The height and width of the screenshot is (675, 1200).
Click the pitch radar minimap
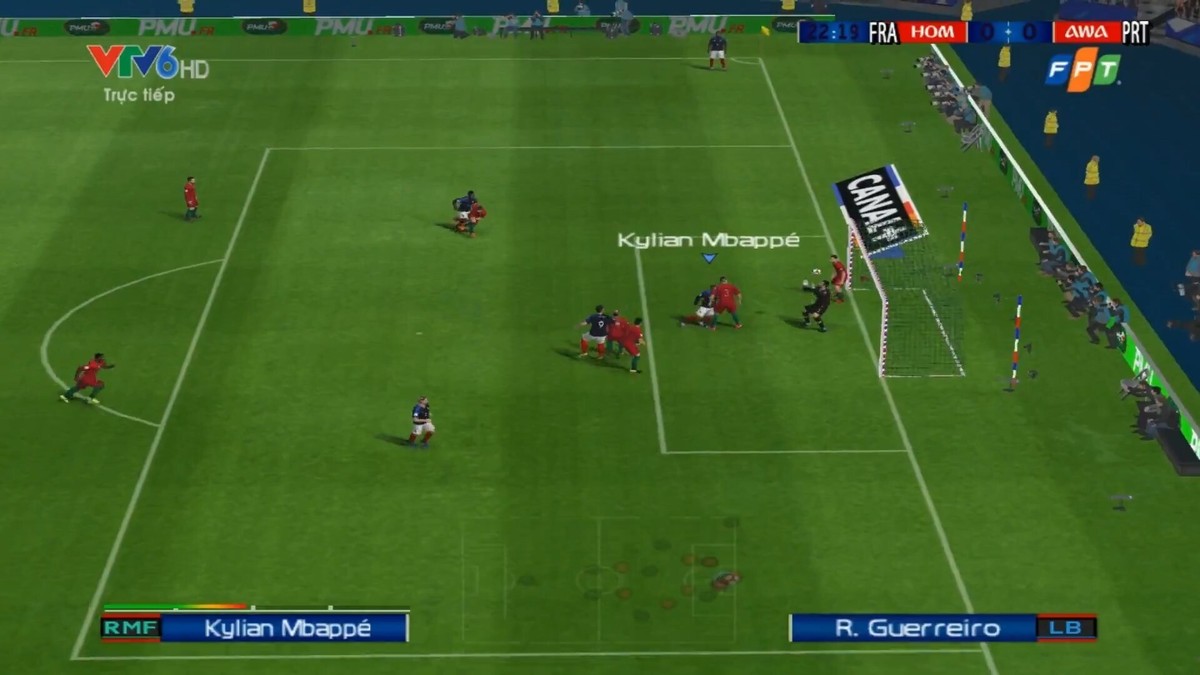click(x=599, y=578)
